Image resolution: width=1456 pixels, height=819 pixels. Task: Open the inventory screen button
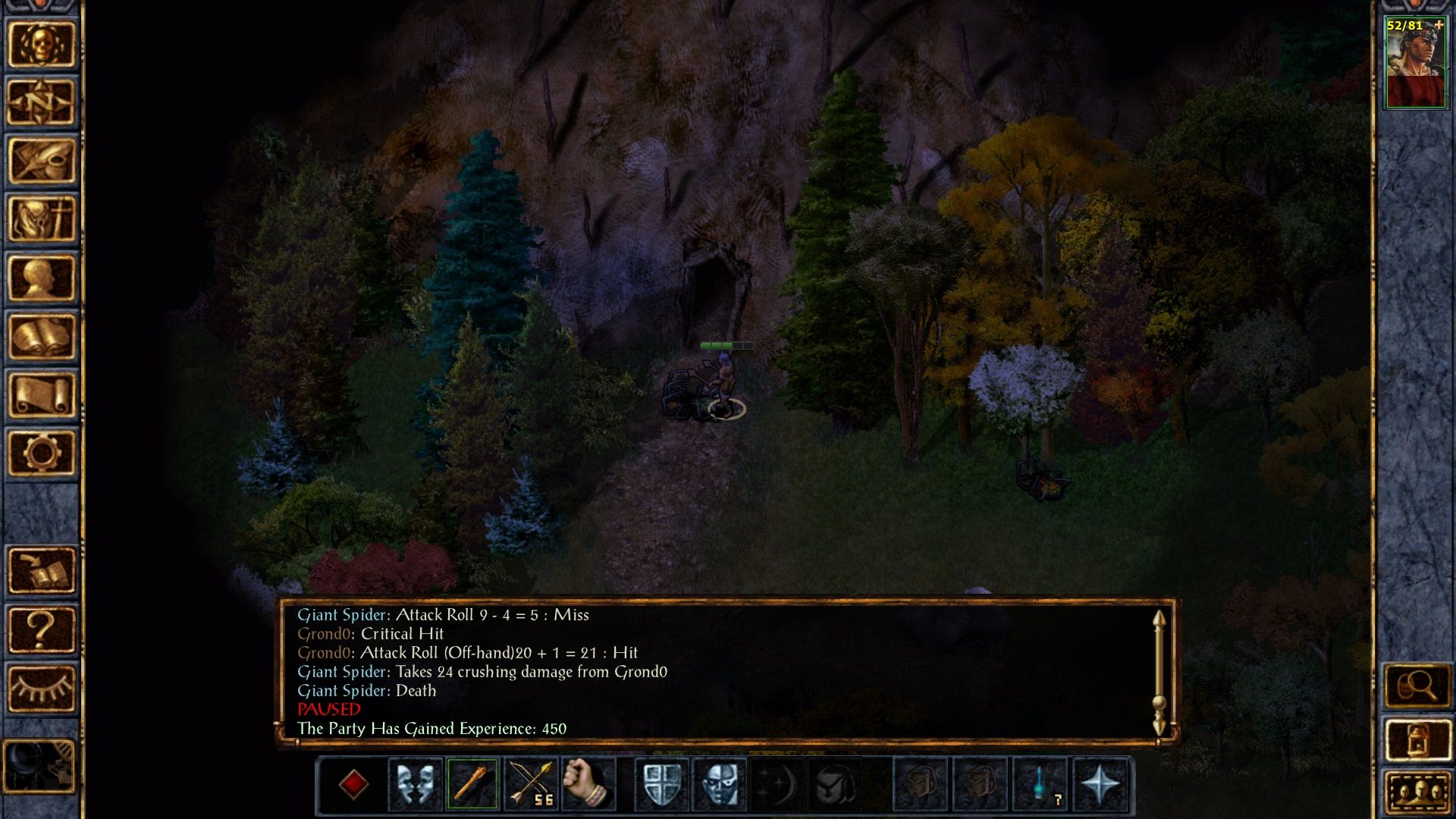click(42, 219)
